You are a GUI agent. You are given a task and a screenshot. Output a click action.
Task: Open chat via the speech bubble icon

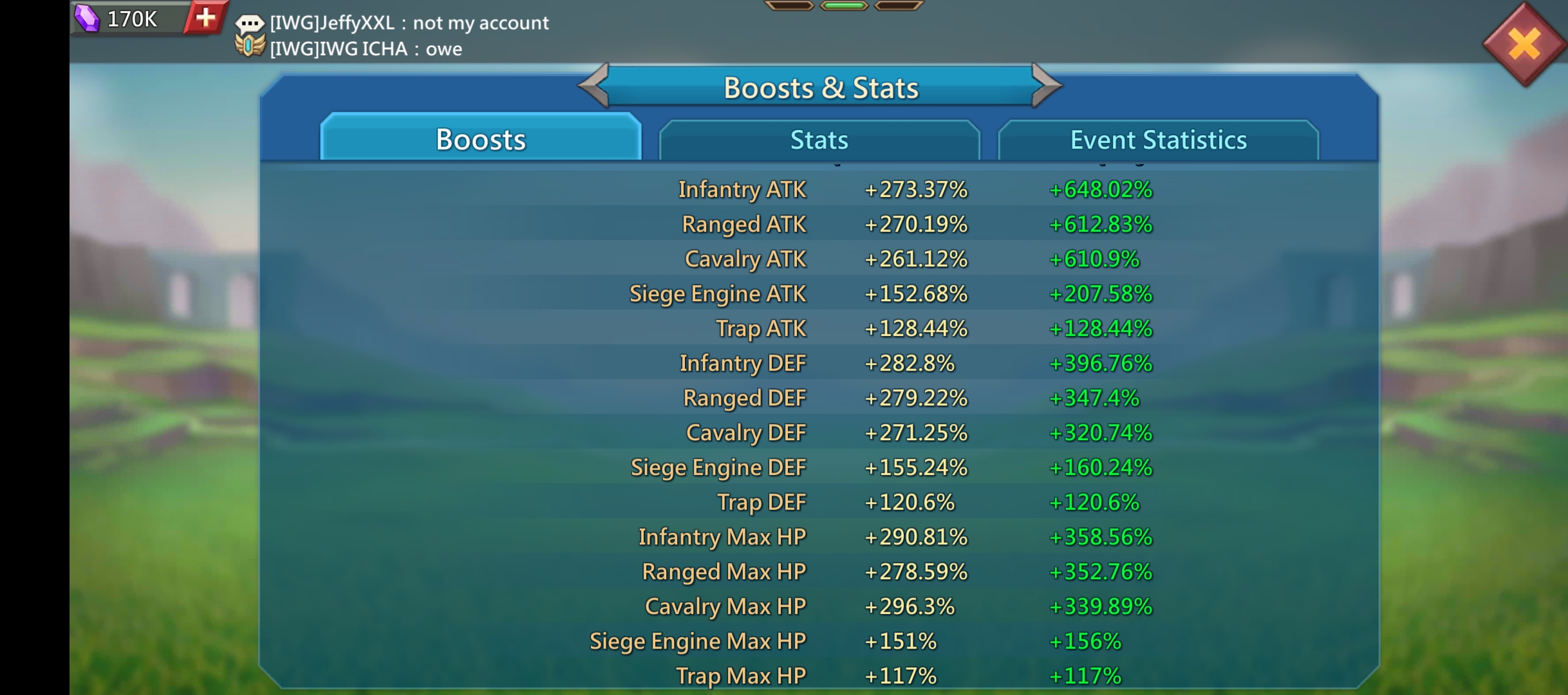(250, 22)
